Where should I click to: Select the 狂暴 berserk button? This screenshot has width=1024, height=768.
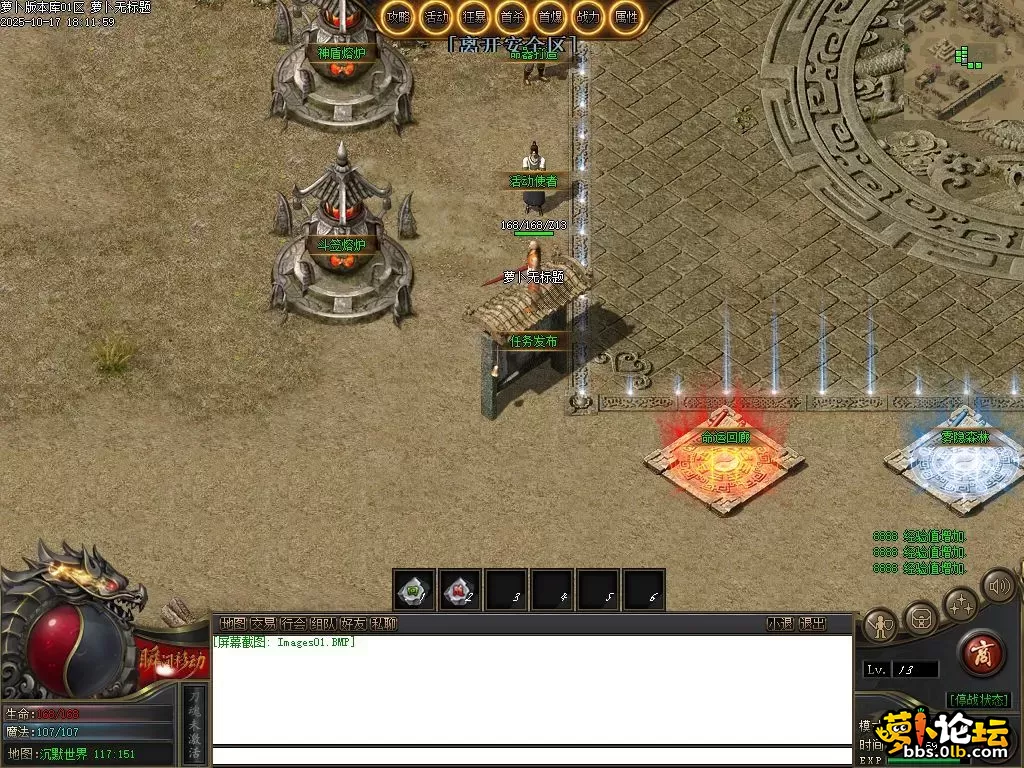click(474, 17)
